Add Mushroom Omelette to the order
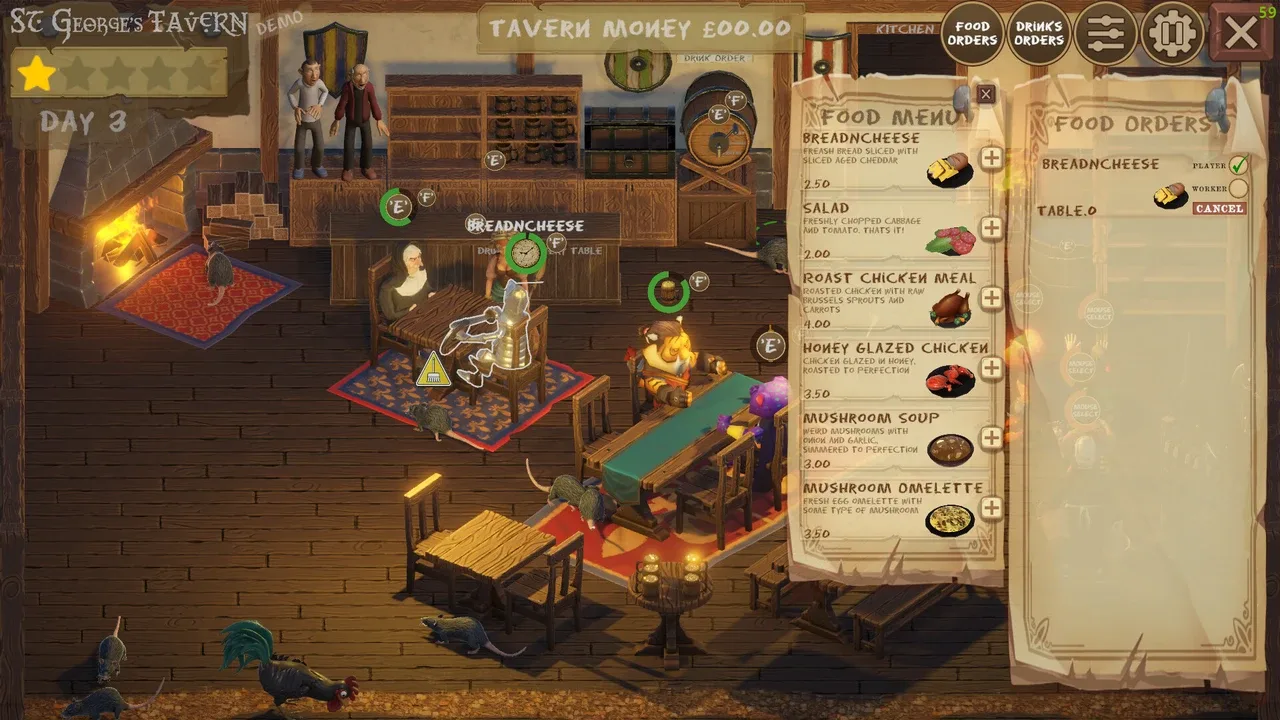The image size is (1280, 720). [x=991, y=508]
